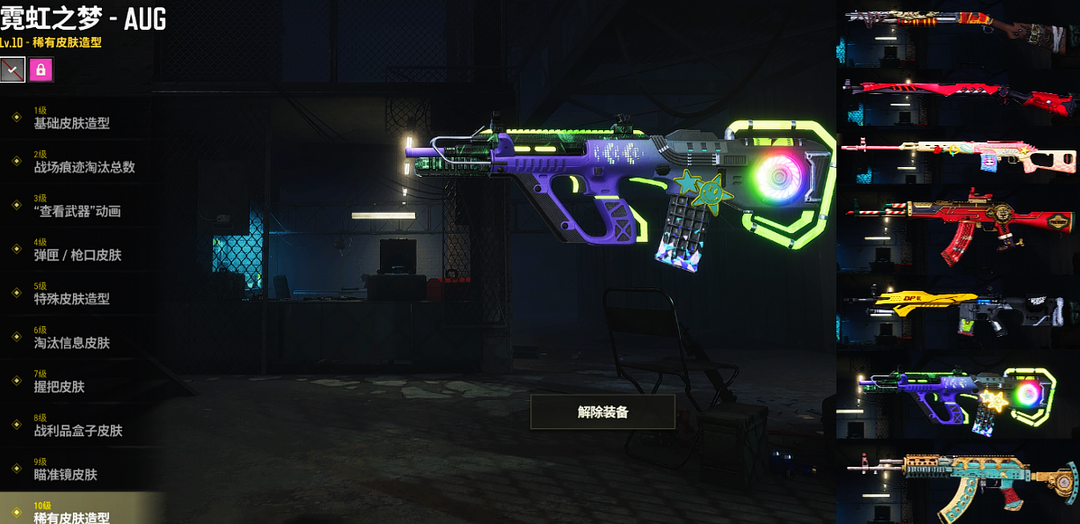Select the red AK skin thumbnail
Screen dimensions: 1080x524
(958, 224)
